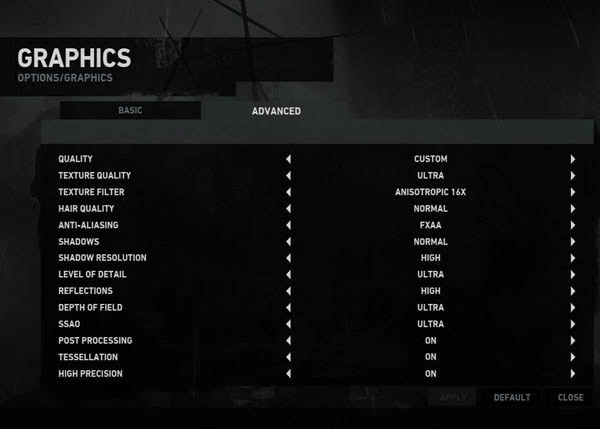This screenshot has width=600, height=429.
Task: Toggle Post Processing with right arrow
Action: [x=573, y=341]
